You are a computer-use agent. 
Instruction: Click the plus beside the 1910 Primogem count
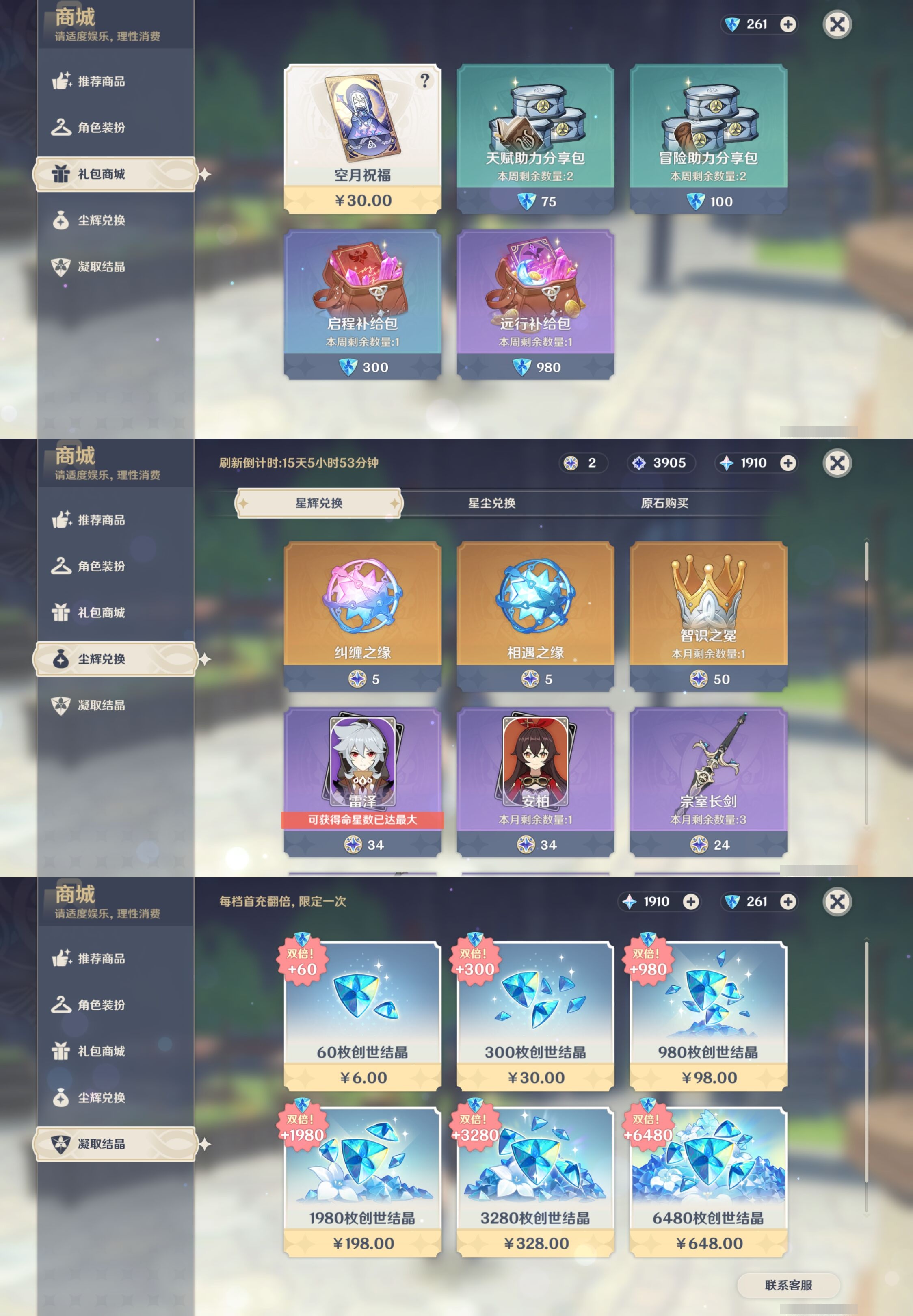coord(788,463)
